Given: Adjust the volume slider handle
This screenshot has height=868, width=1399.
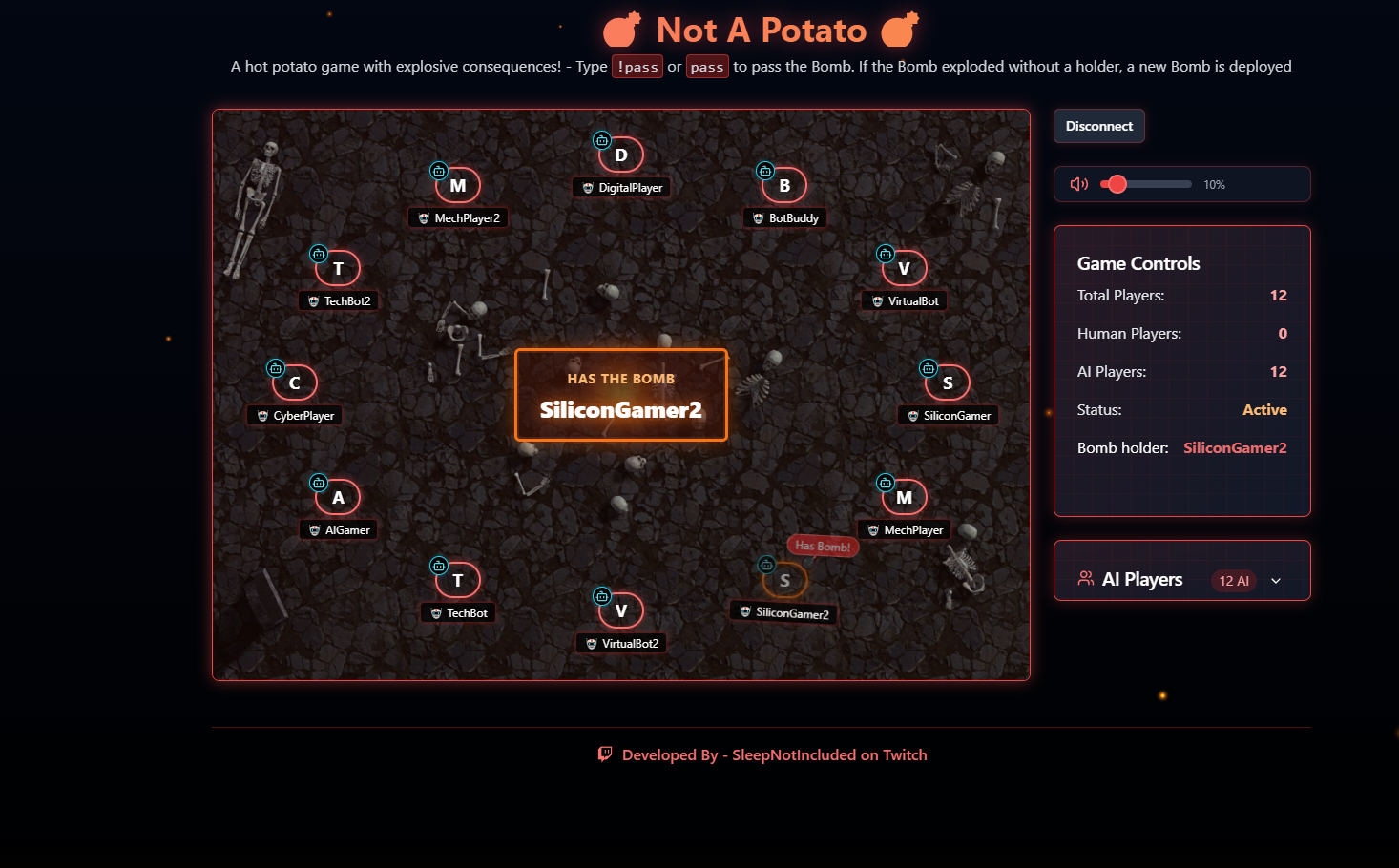Looking at the screenshot, I should tap(1117, 184).
